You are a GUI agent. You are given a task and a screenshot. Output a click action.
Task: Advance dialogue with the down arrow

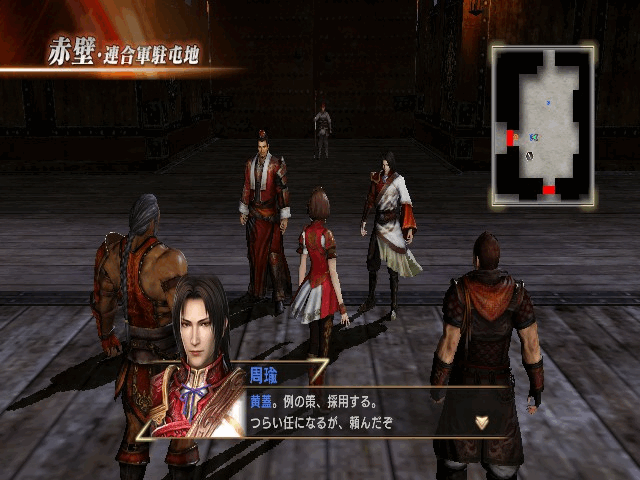(482, 422)
